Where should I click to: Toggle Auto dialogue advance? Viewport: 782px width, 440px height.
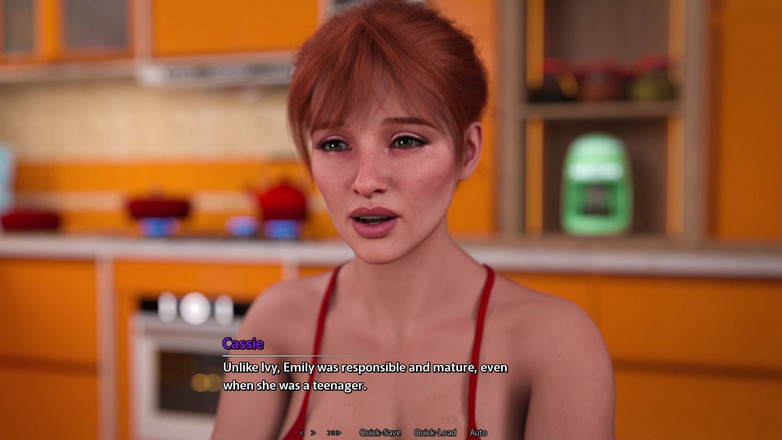[x=478, y=433]
